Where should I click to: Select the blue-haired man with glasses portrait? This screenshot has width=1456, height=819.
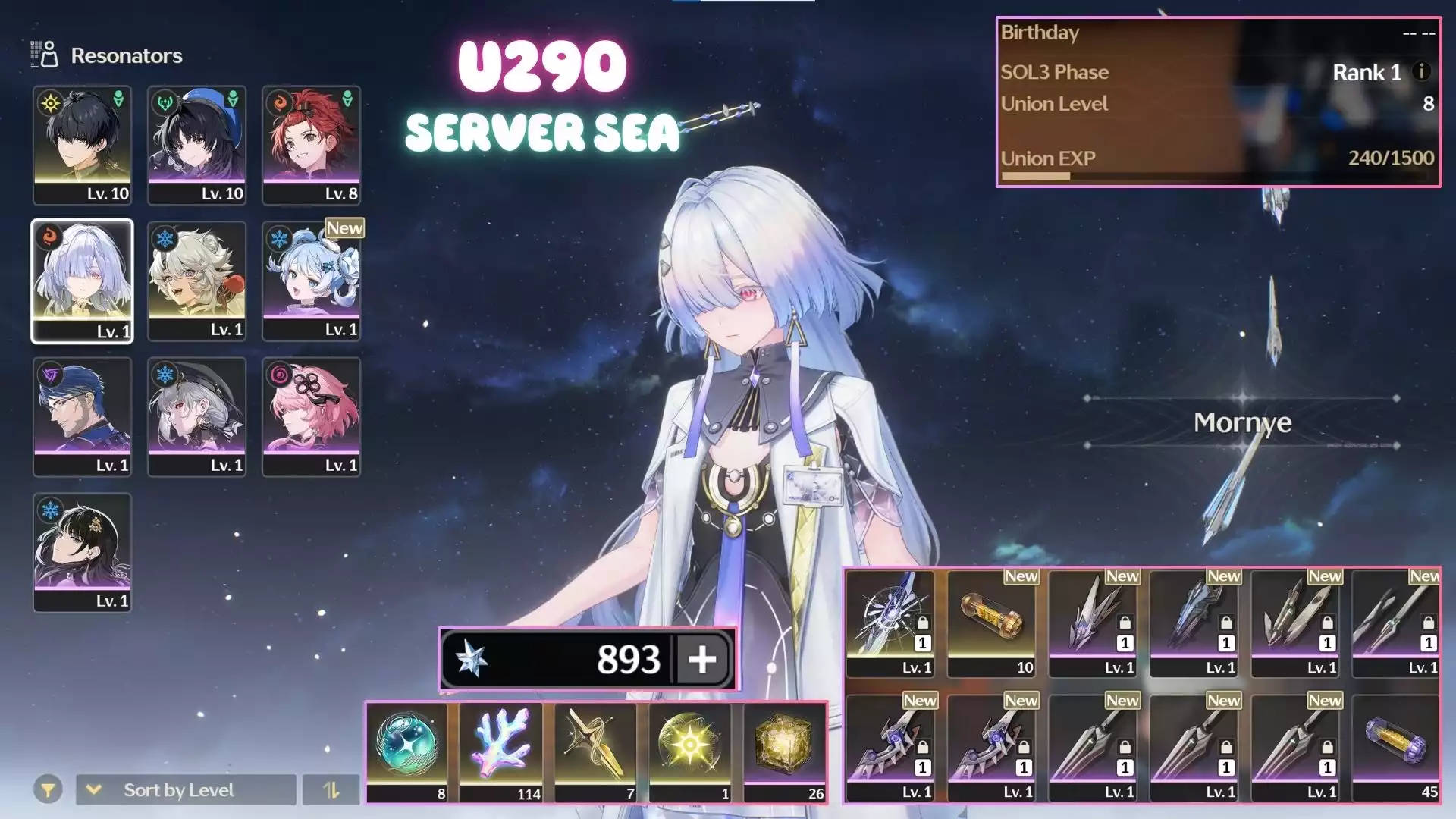click(82, 416)
